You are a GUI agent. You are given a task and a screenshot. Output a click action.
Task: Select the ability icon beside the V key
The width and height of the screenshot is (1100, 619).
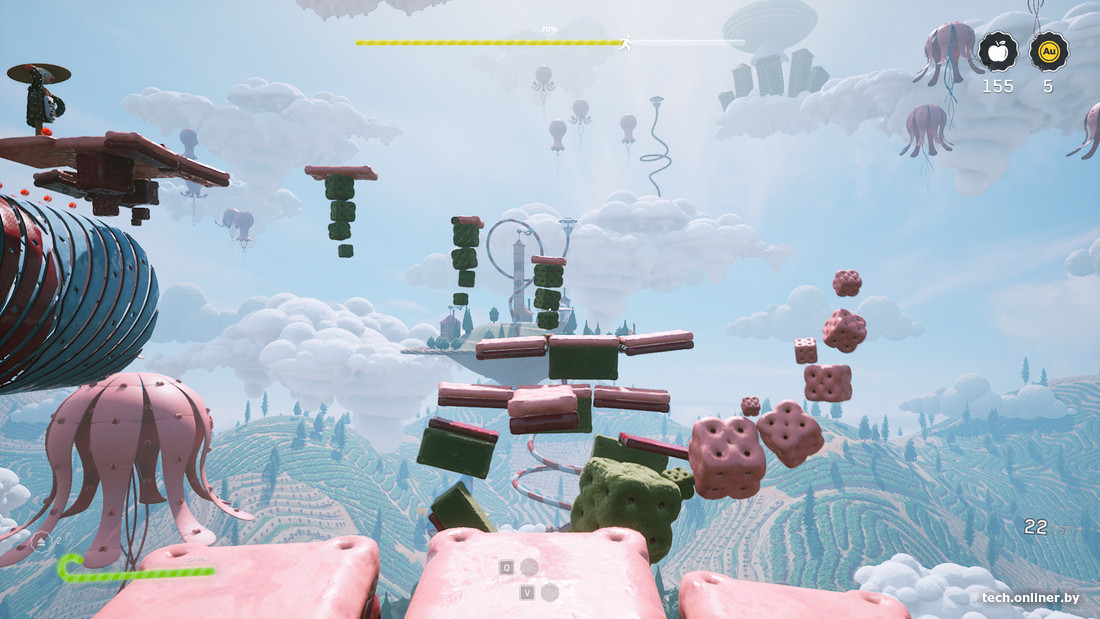549,592
